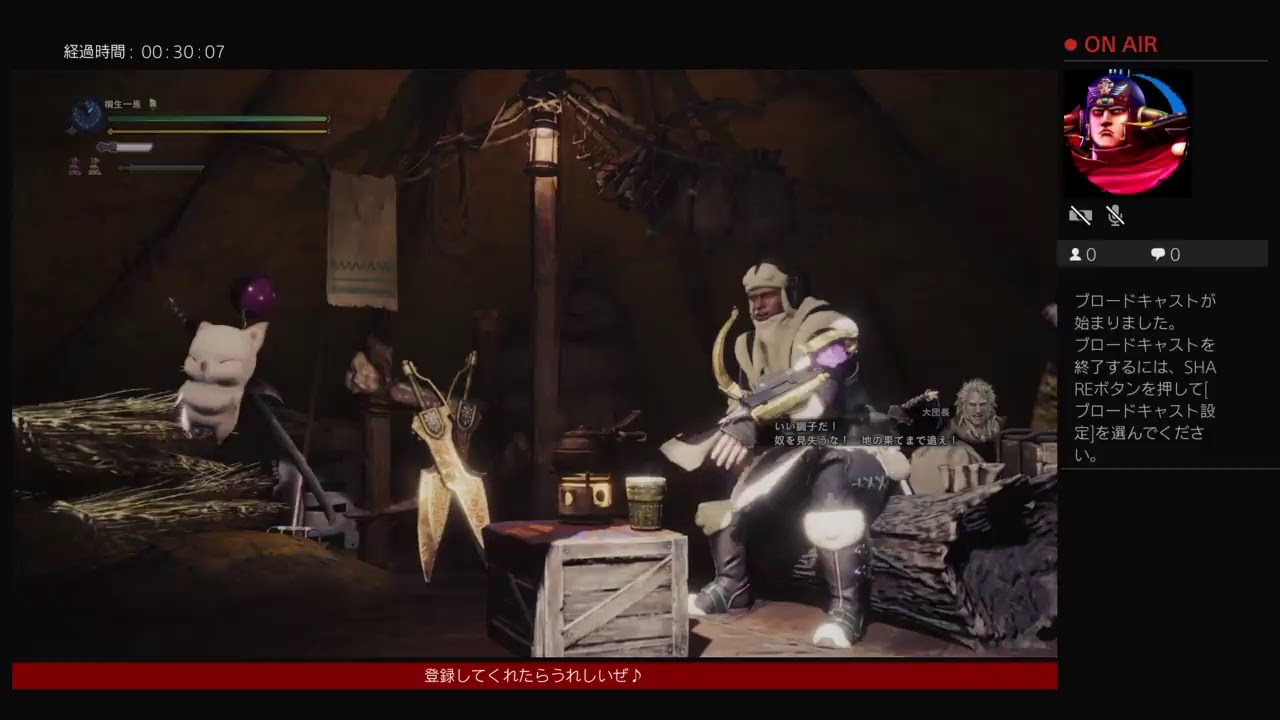
Task: Select the compass clock icon on the HUD
Action: pos(86,112)
